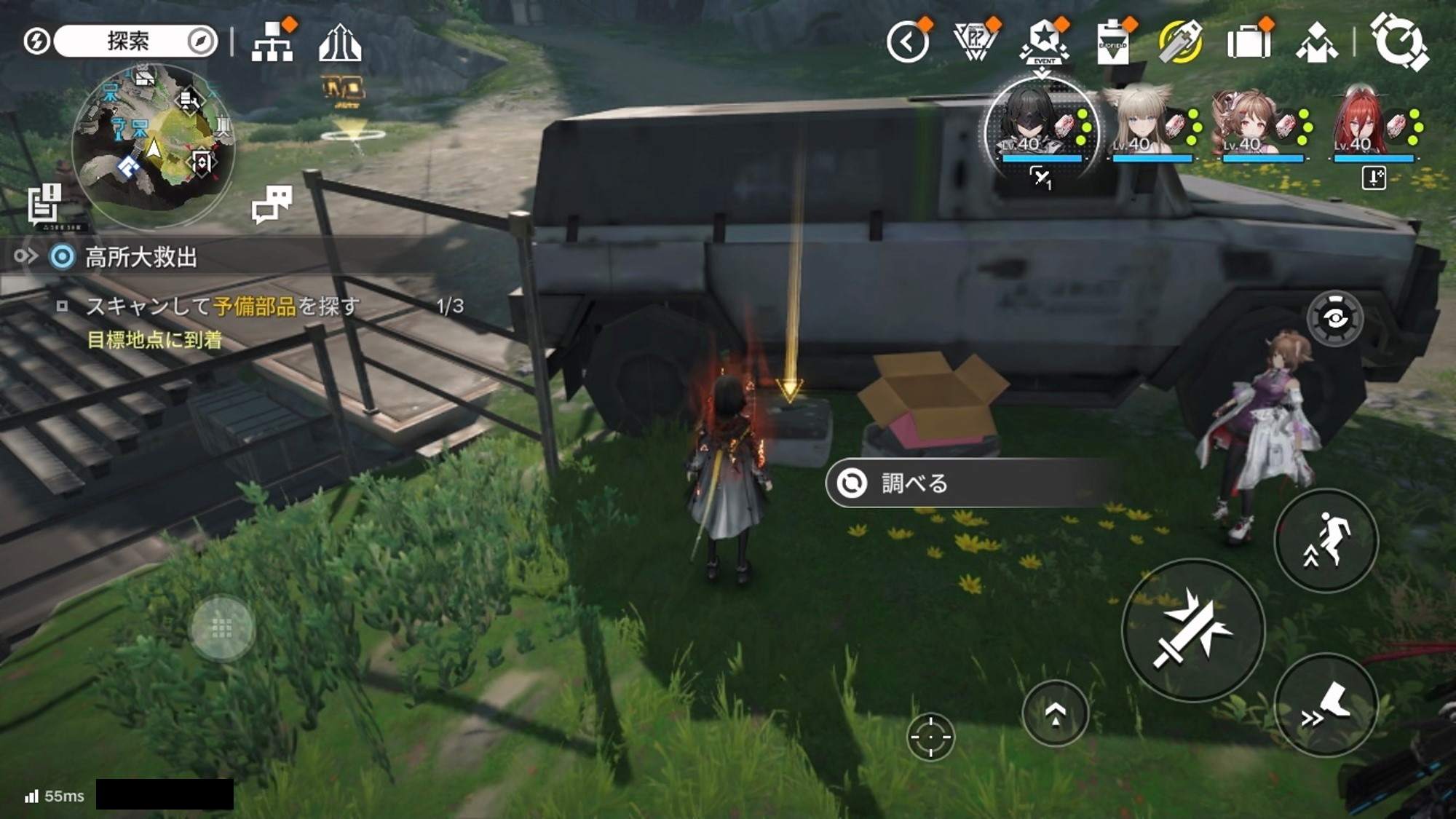1456x819 pixels.
Task: Tap the 調べる investigate prompt
Action: (968, 483)
